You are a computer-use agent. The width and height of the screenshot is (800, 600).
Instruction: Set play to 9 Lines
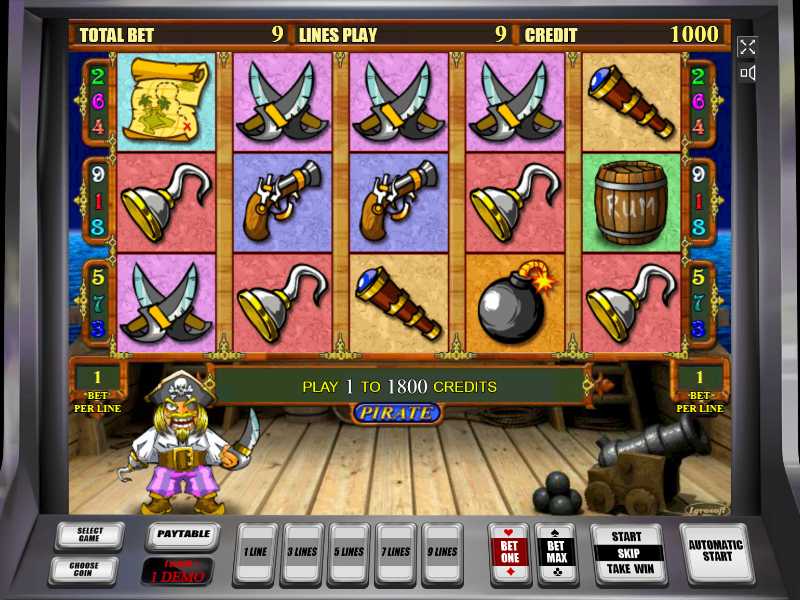tap(441, 552)
